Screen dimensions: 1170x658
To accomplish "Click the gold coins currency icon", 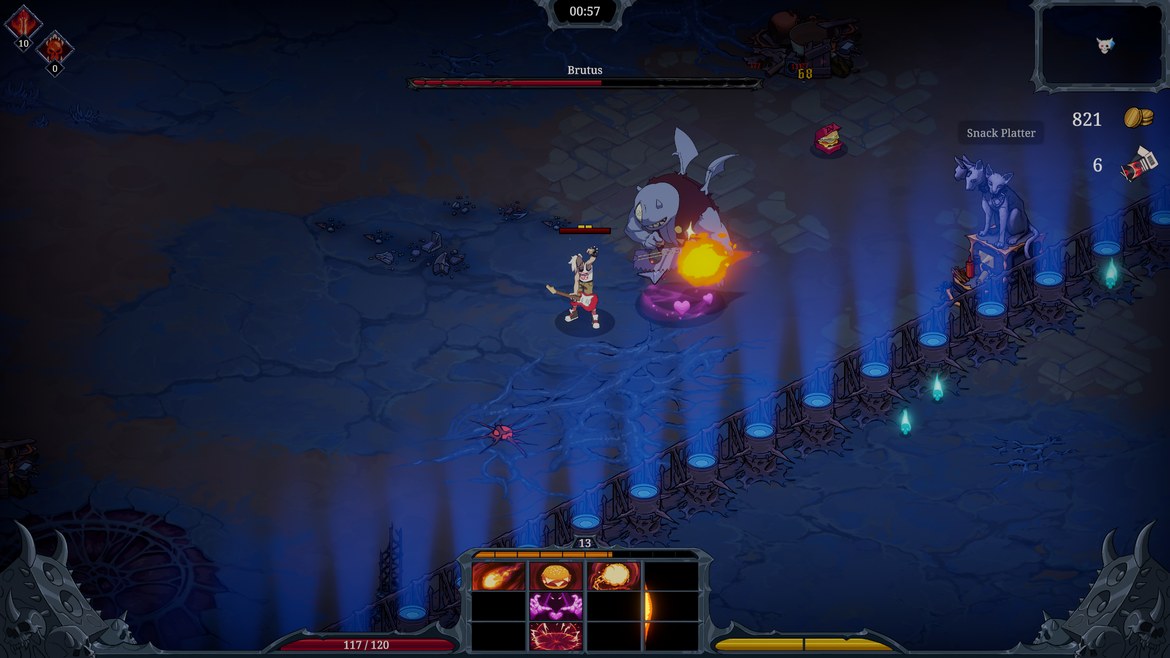I will (1138, 118).
